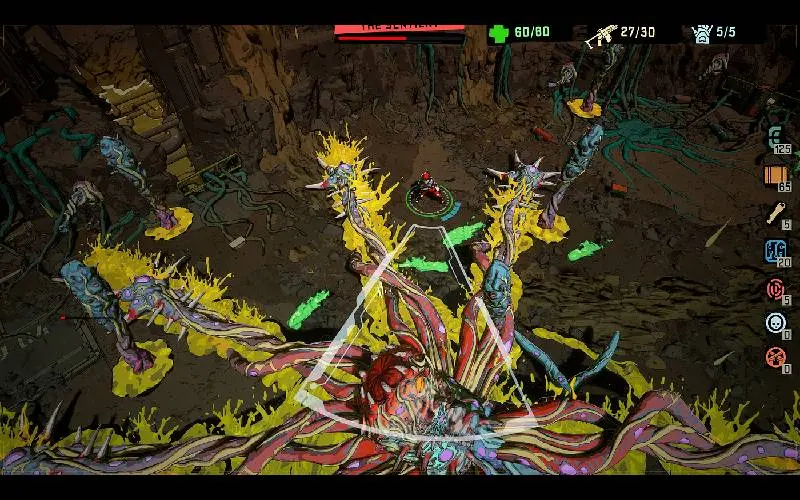Select the white skull token icon

point(776,322)
